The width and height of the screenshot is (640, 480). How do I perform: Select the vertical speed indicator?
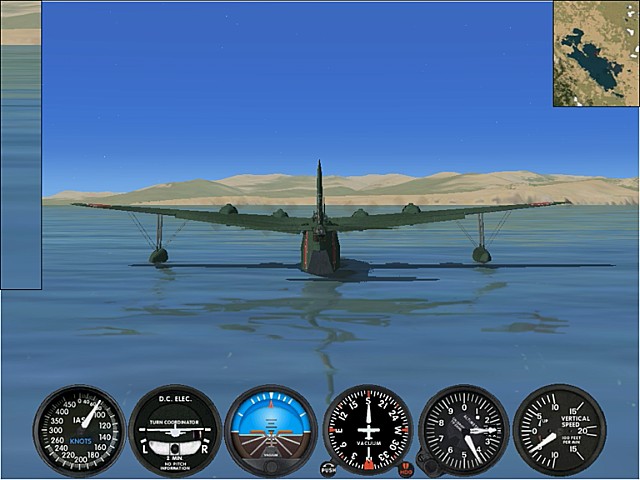(558, 430)
